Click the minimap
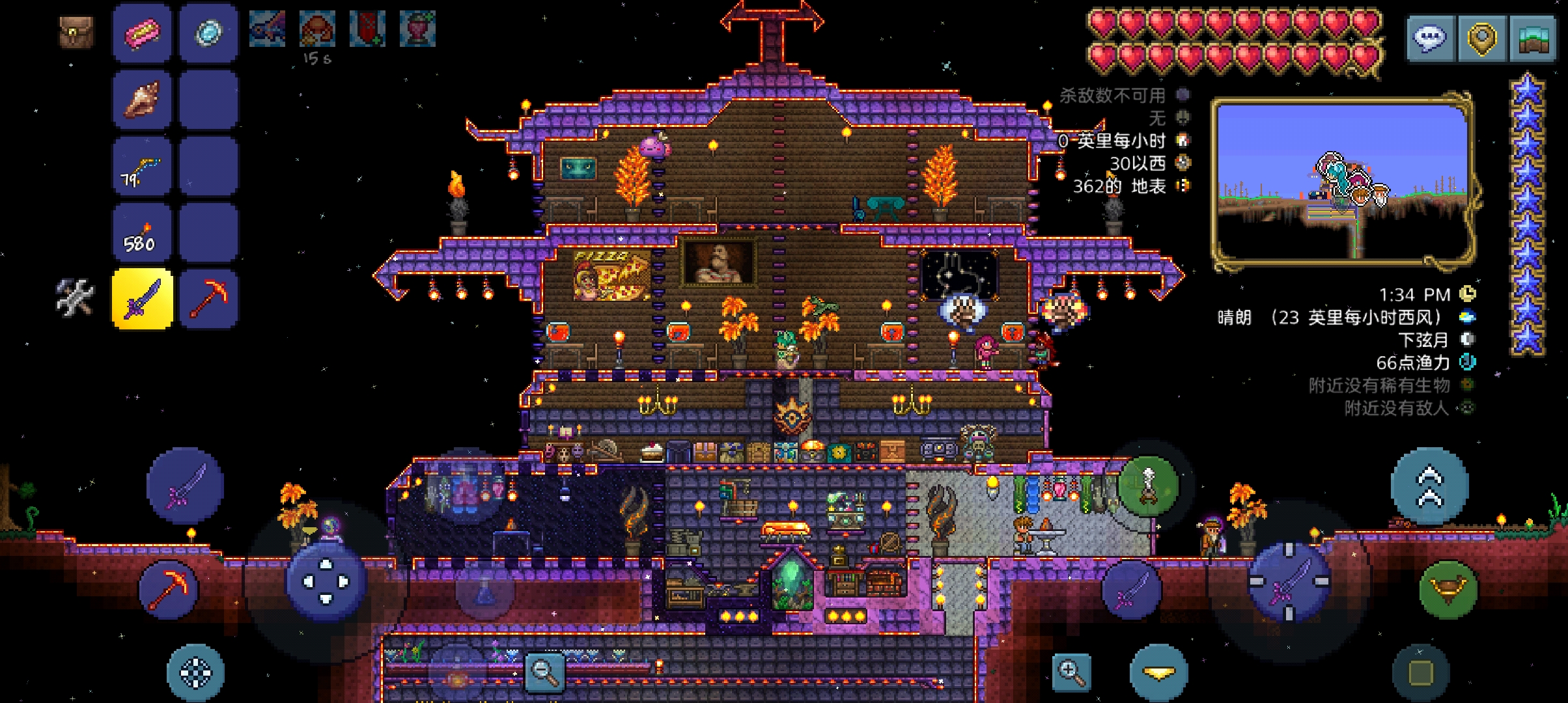The image size is (1568, 703). [x=1343, y=182]
